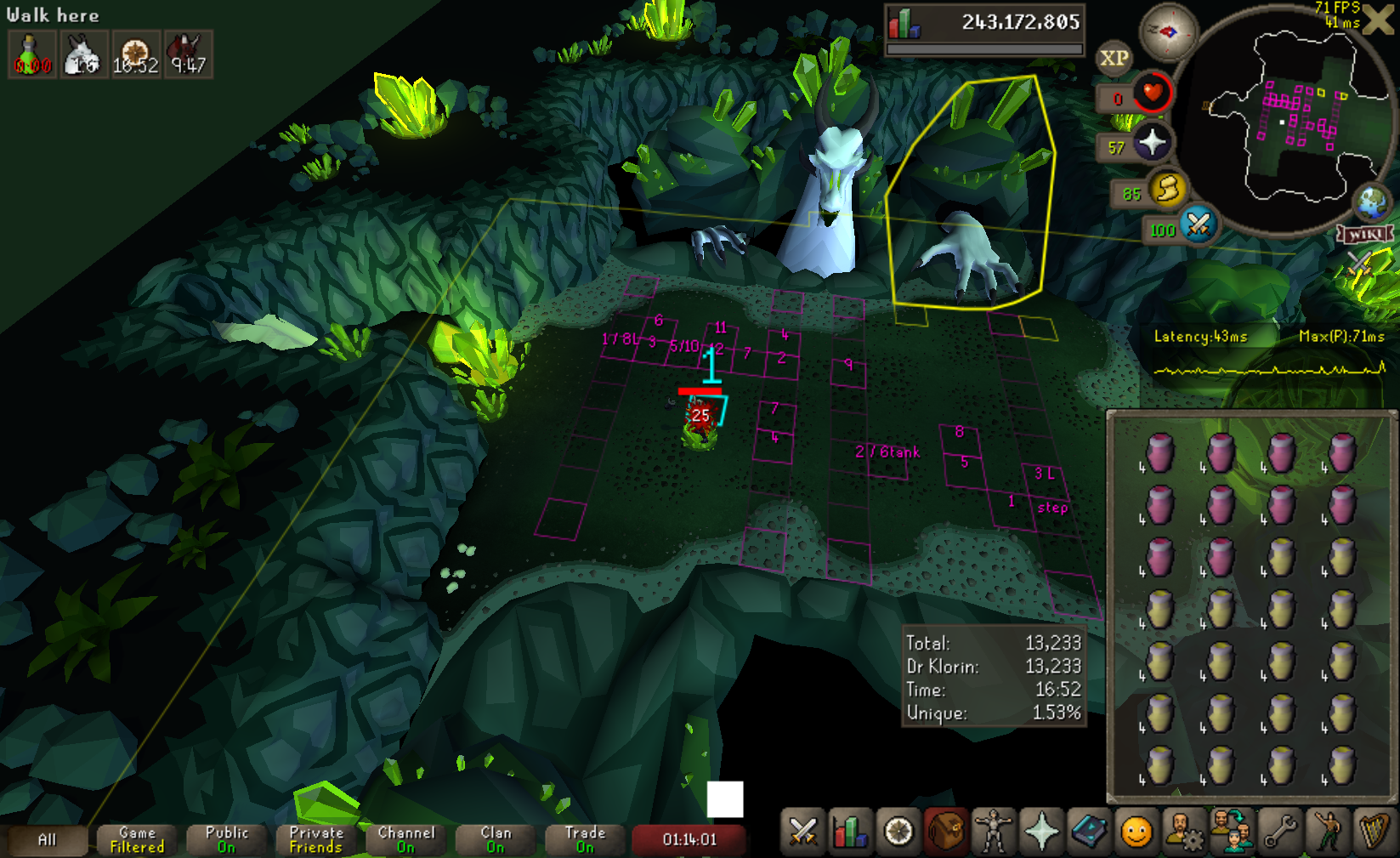
Task: Toggle the Game Filtered chat button
Action: pos(137,840)
